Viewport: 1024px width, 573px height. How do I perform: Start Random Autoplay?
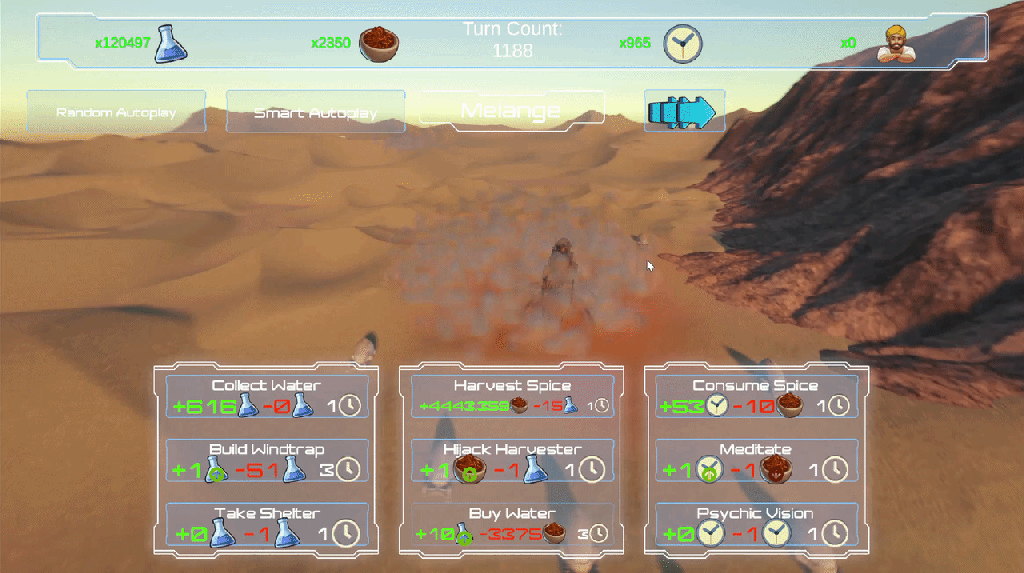click(116, 112)
